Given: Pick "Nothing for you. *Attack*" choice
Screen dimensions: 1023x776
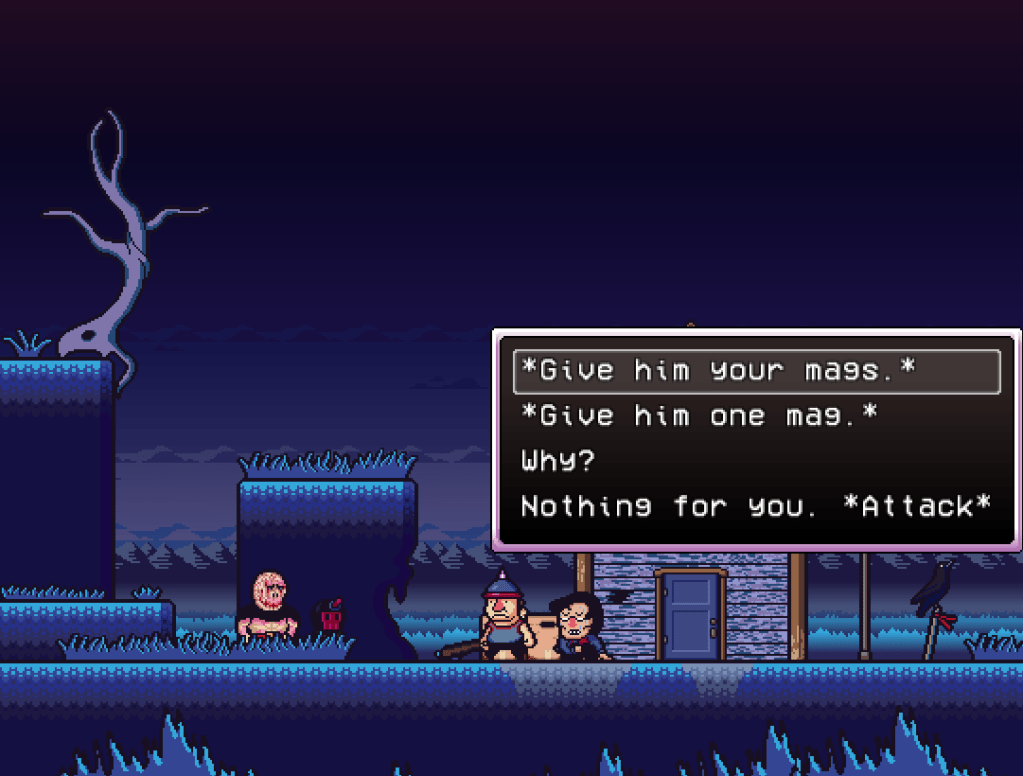Looking at the screenshot, I should point(755,506).
